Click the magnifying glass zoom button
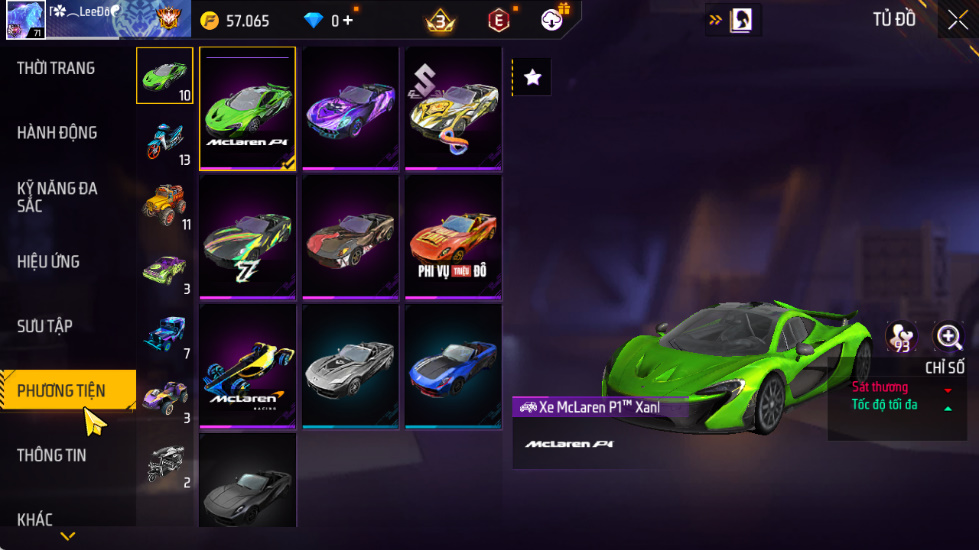Screen dimensions: 979x550 948,337
